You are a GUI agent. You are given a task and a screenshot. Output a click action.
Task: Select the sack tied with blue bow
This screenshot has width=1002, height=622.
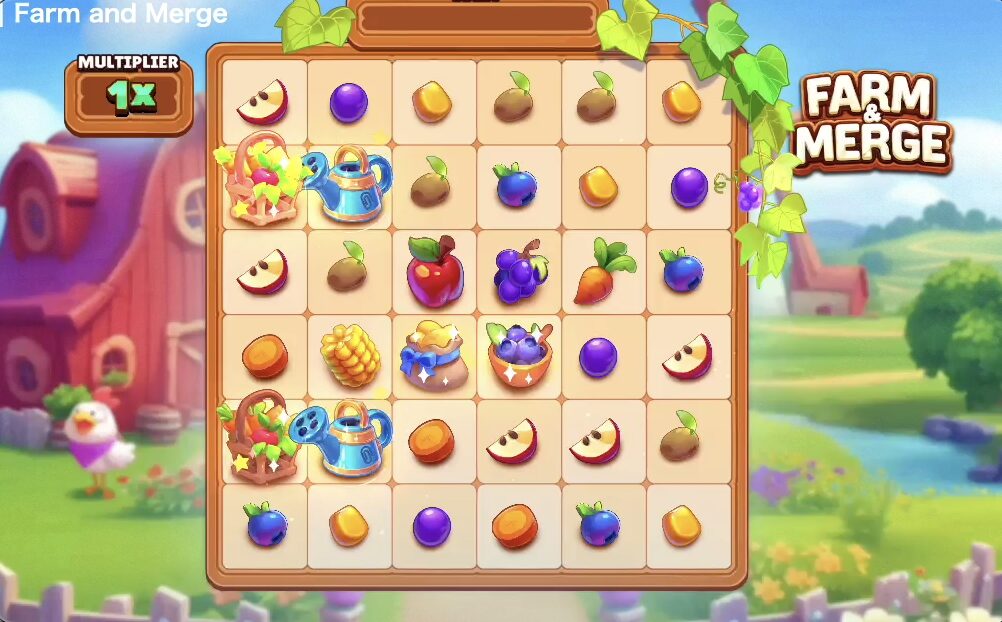coord(432,355)
